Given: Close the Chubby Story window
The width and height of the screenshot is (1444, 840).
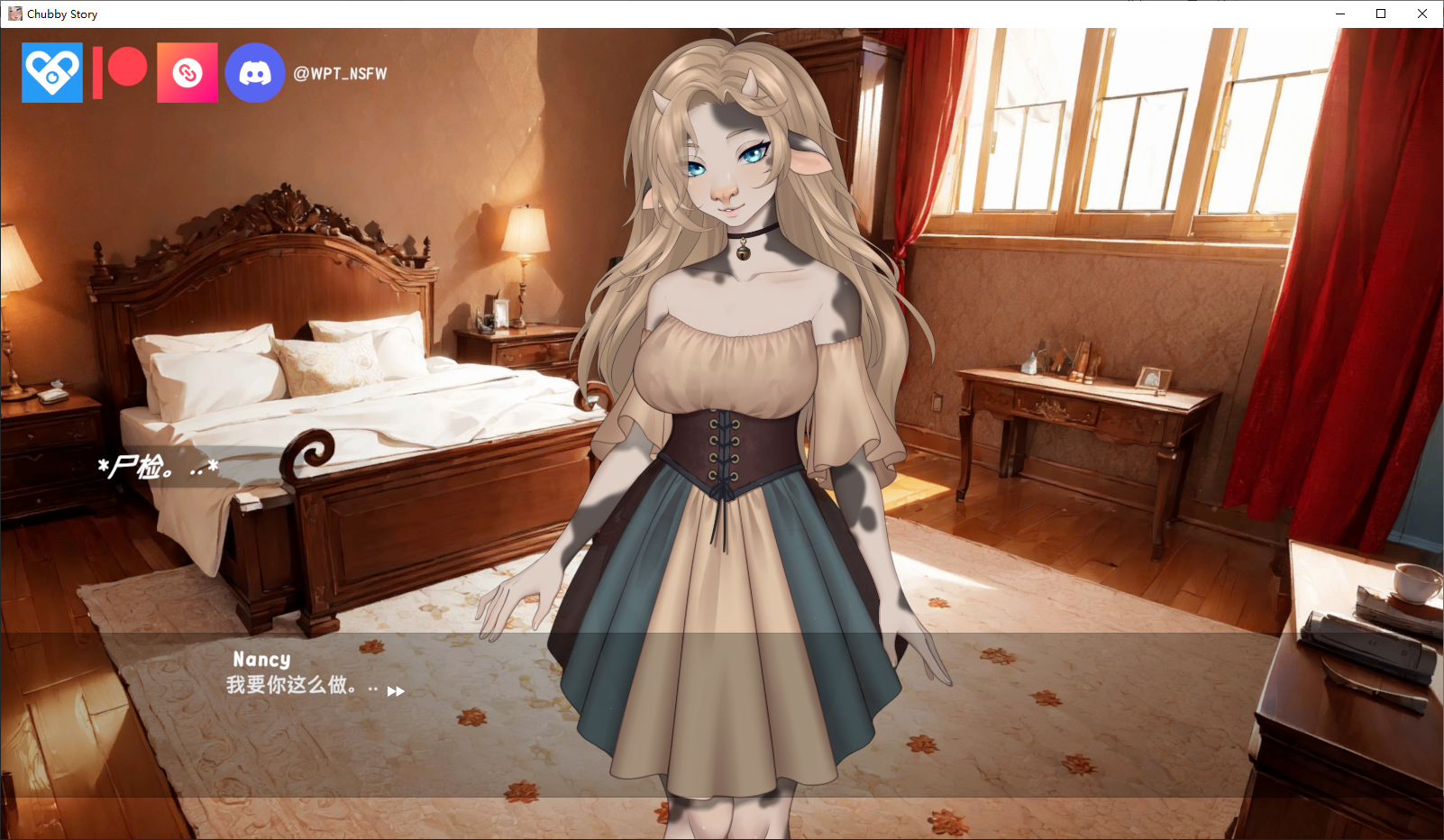Looking at the screenshot, I should pyautogui.click(x=1422, y=14).
